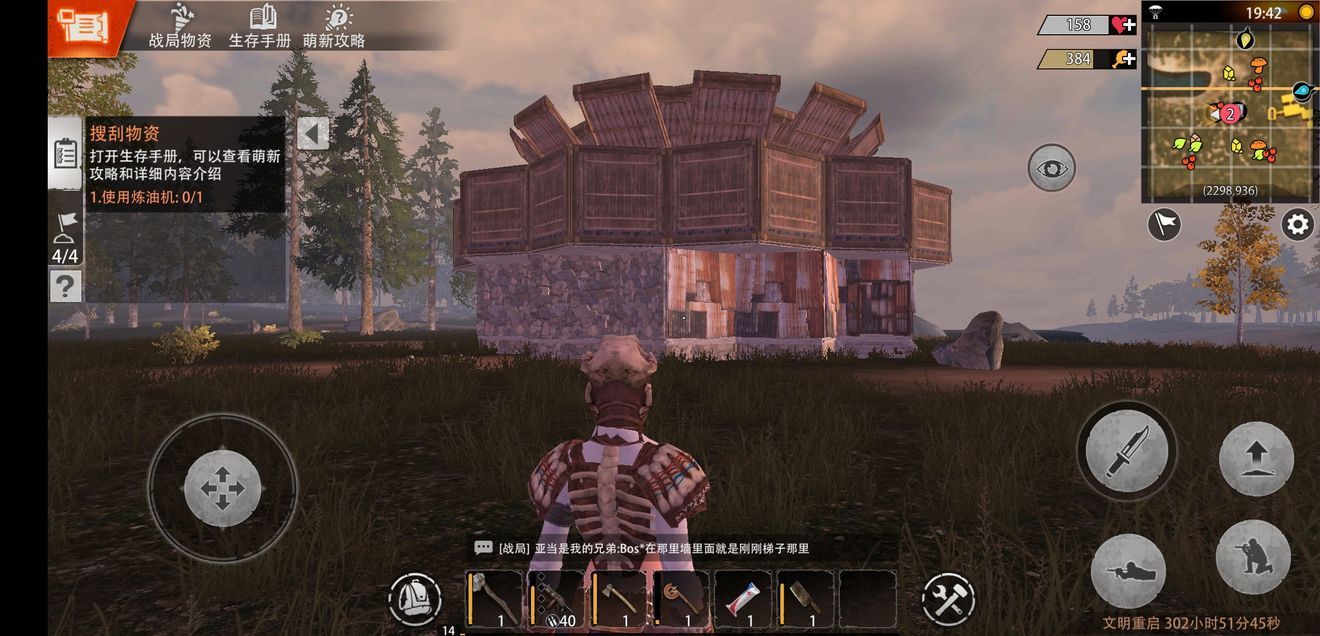Select the stone hammer hotbar slot
Image resolution: width=1320 pixels, height=636 pixels.
click(494, 599)
